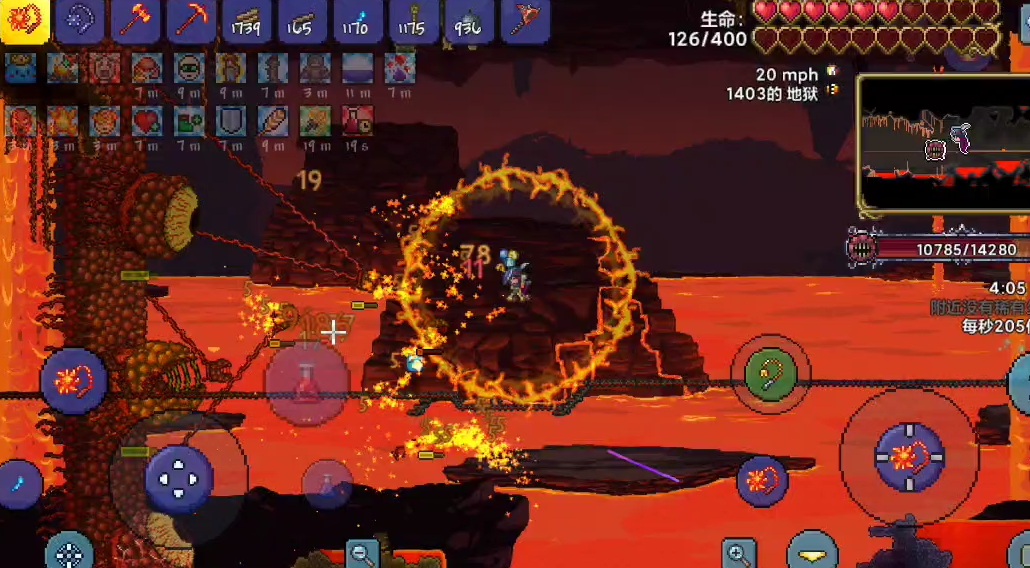Choose the last hotbar axe slot
Screen dimensions: 1030x568
[523, 21]
